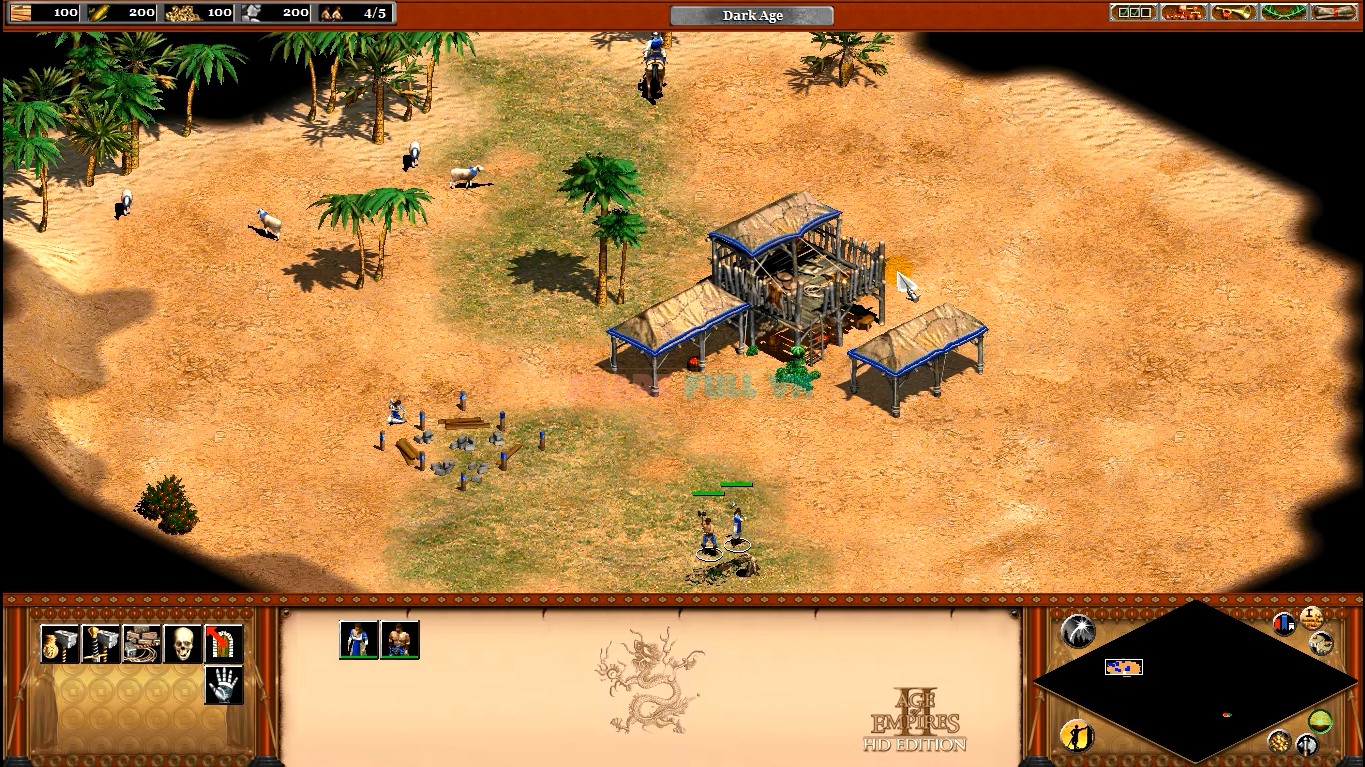Open diplomacy with the green wreath button
The height and width of the screenshot is (767, 1365).
(1284, 12)
